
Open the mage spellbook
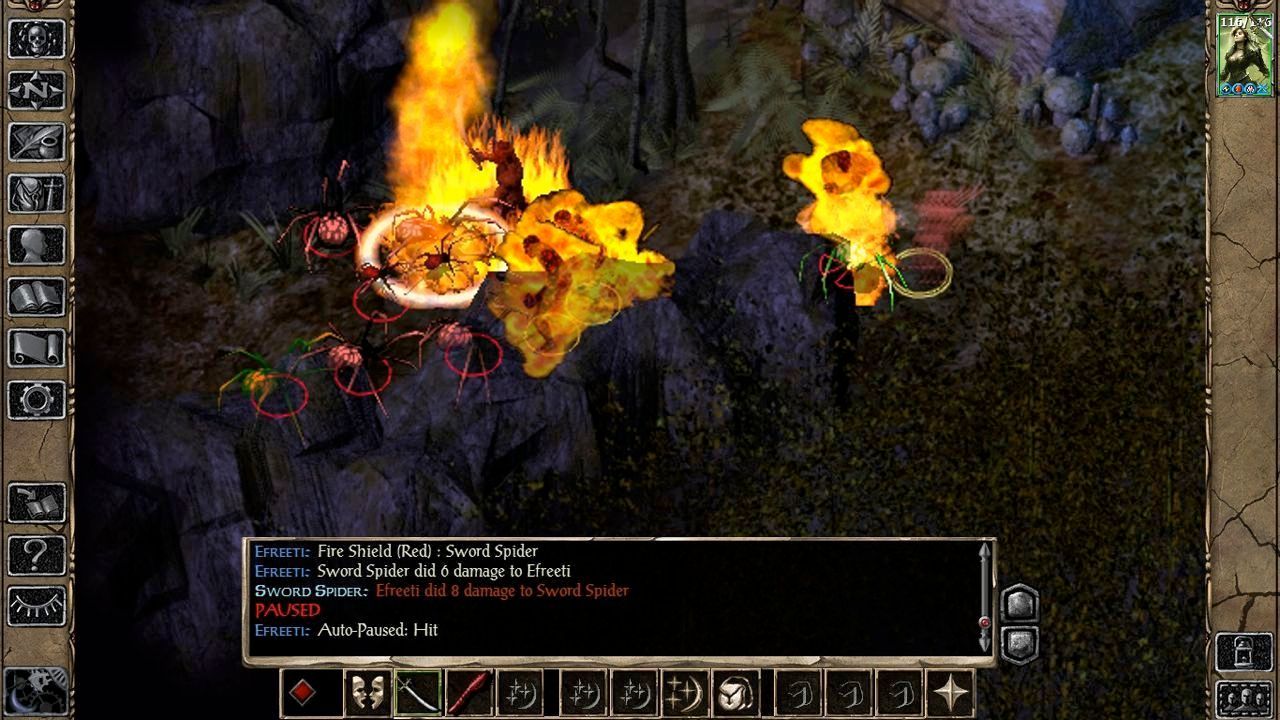click(x=37, y=297)
